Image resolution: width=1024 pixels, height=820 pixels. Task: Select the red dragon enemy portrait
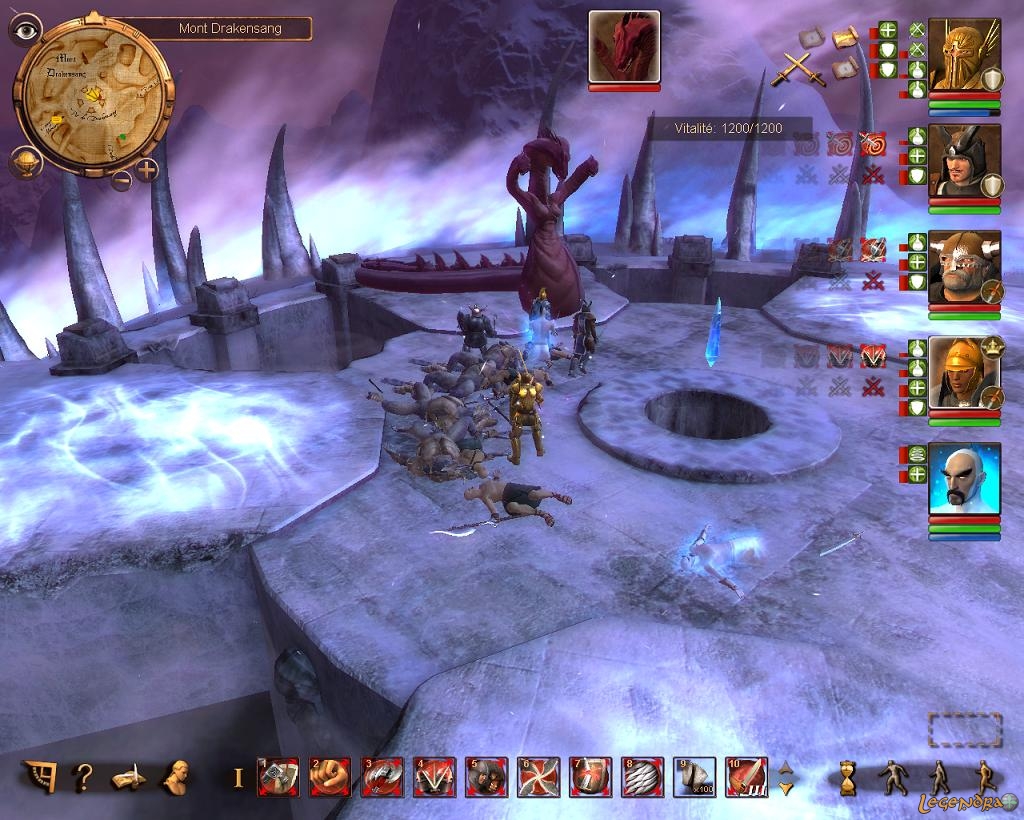click(624, 47)
